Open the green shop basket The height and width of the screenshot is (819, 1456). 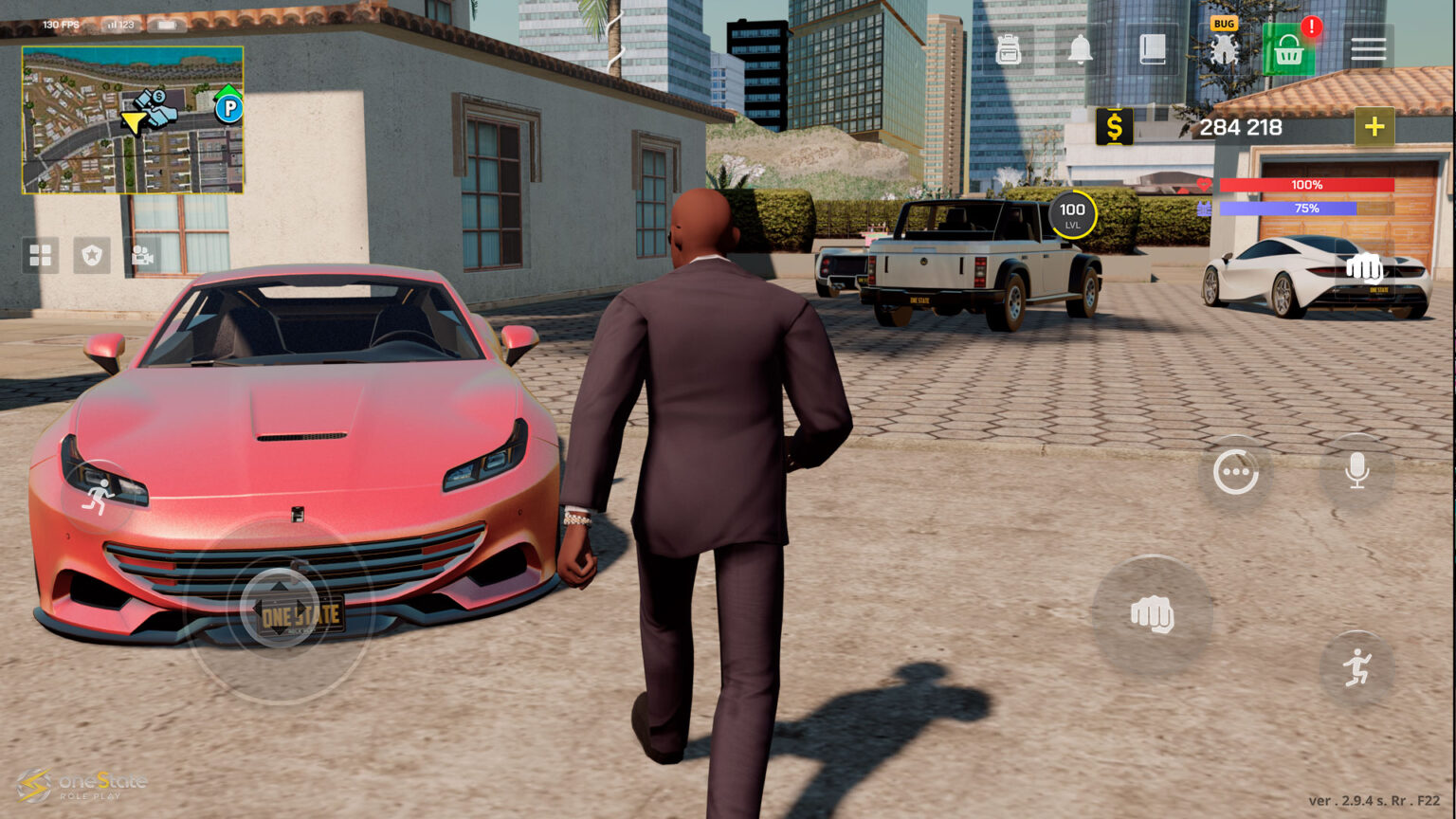coord(1289,49)
